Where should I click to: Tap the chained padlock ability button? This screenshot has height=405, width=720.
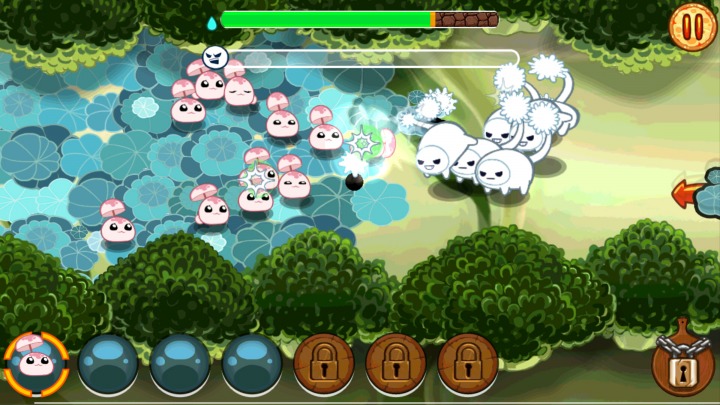point(684,365)
